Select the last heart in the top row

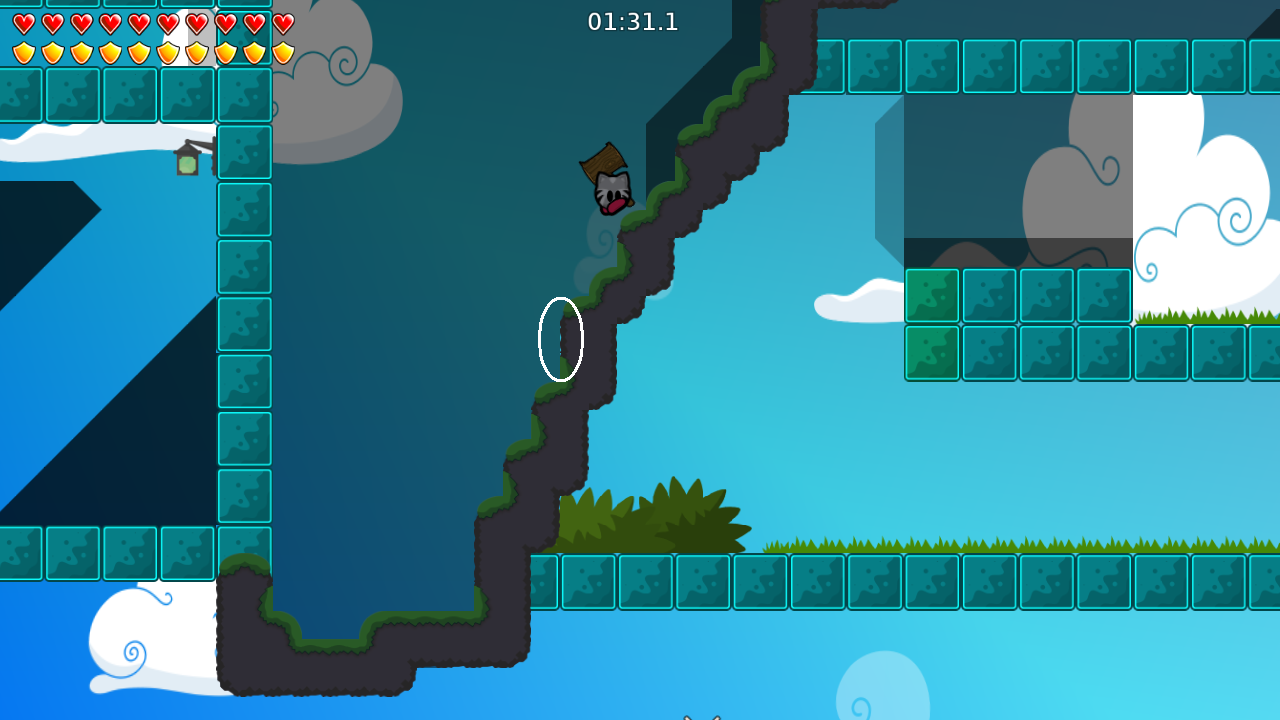tap(285, 22)
